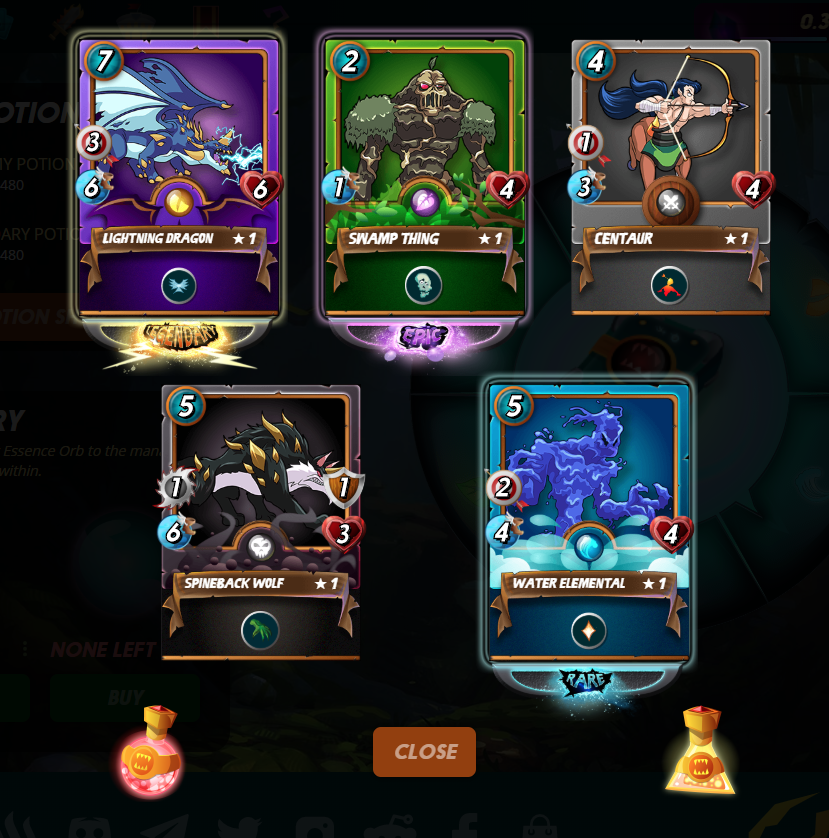Select the Spineback Wolf card
The width and height of the screenshot is (829, 838).
click(x=261, y=520)
